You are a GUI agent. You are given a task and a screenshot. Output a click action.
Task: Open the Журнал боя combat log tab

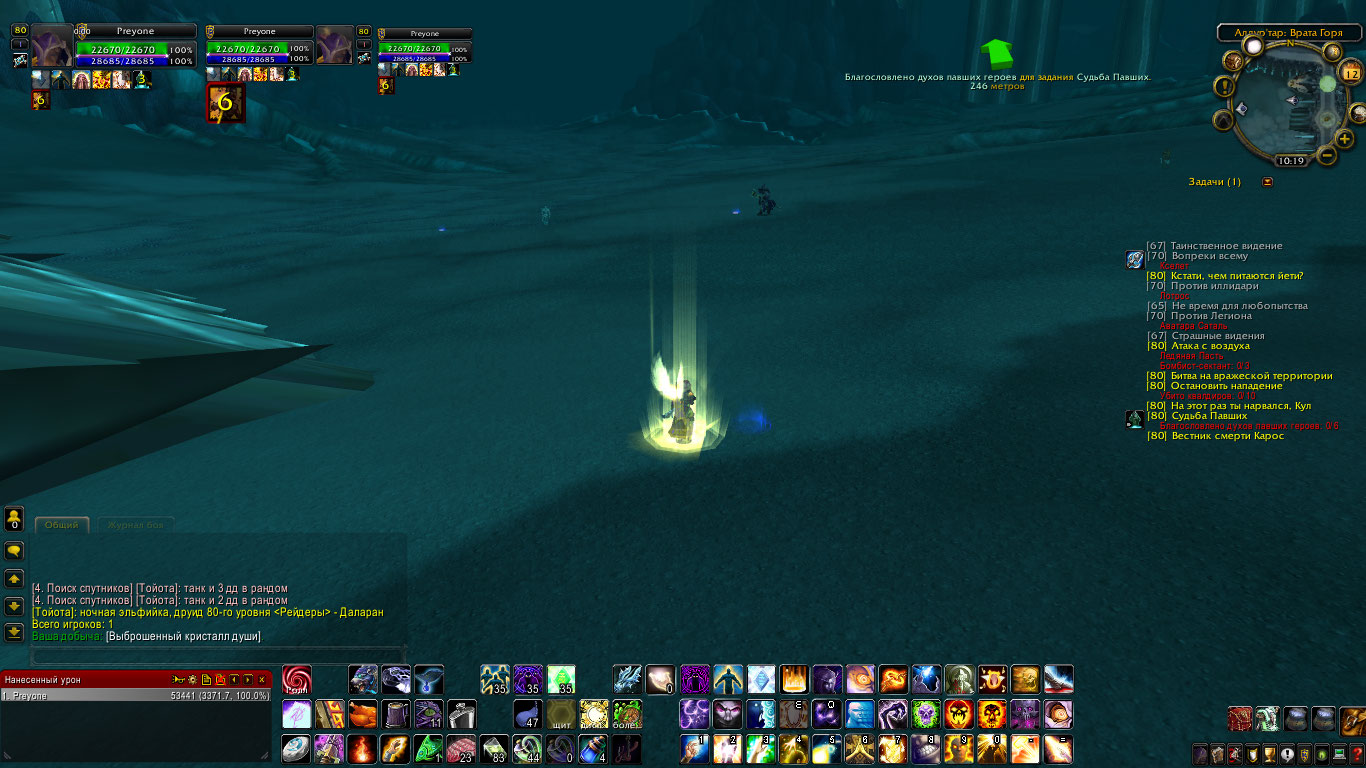[134, 525]
